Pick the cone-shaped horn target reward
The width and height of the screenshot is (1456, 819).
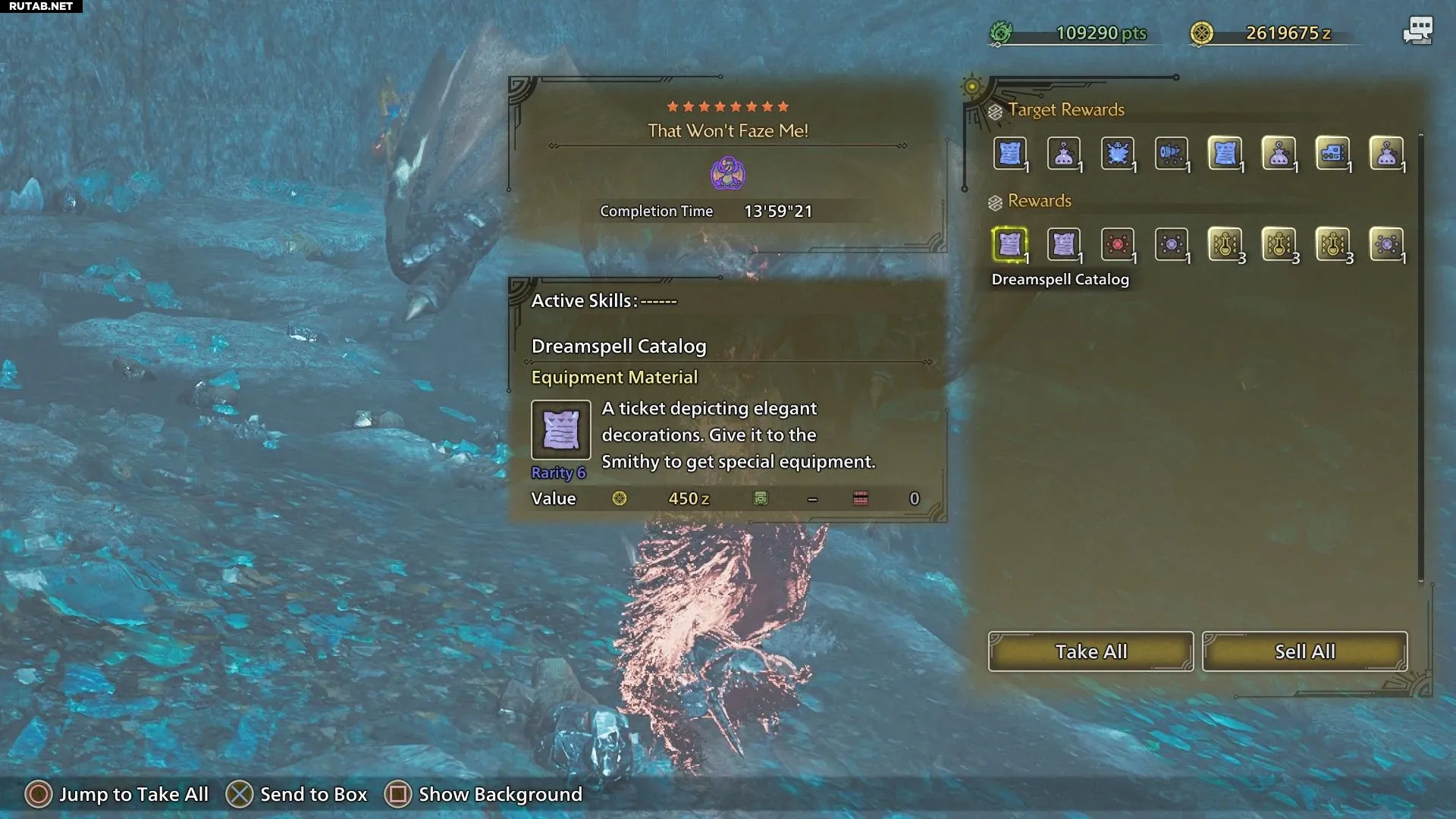1171,154
